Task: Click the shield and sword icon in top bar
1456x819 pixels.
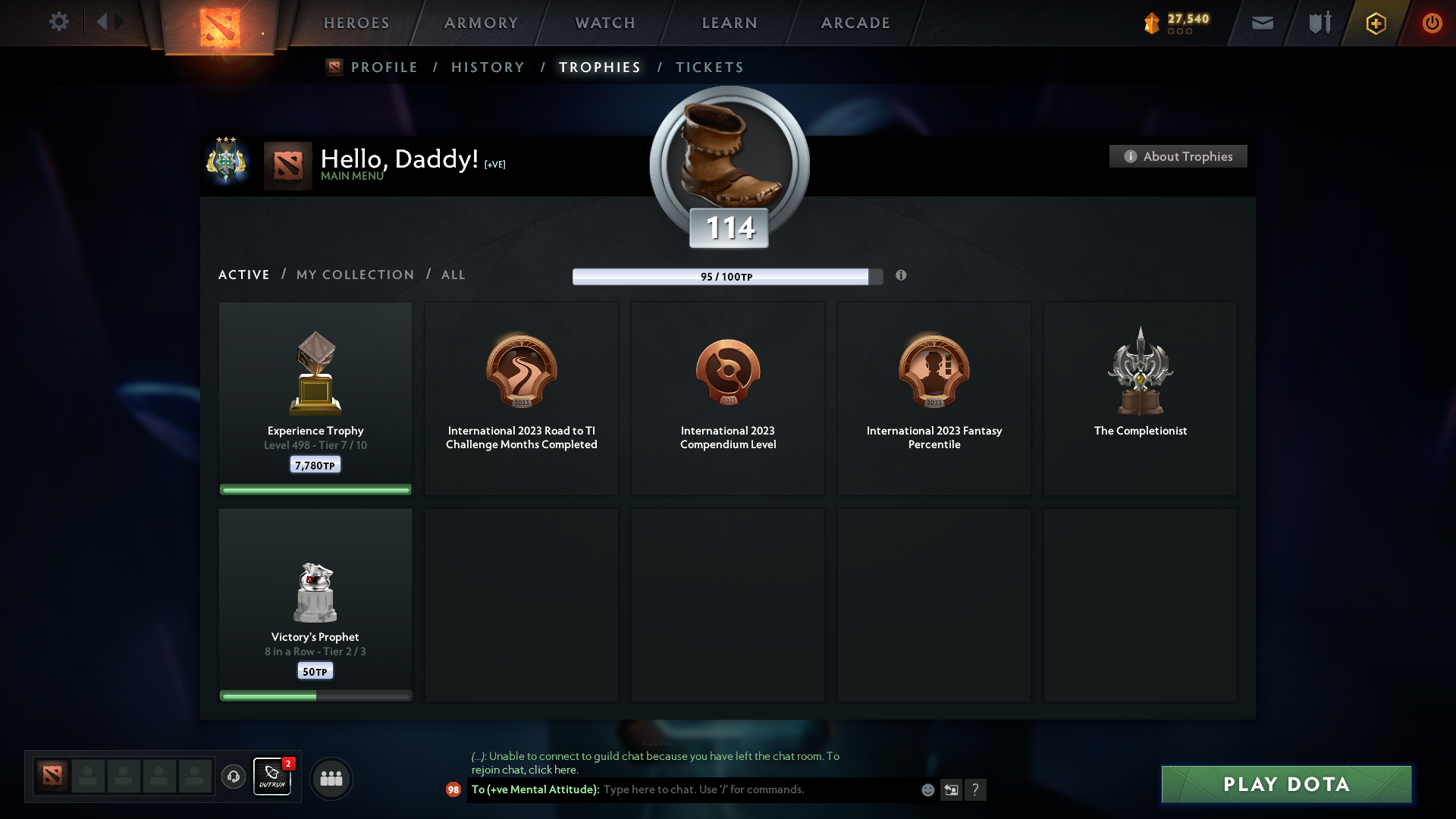Action: pos(1319,23)
